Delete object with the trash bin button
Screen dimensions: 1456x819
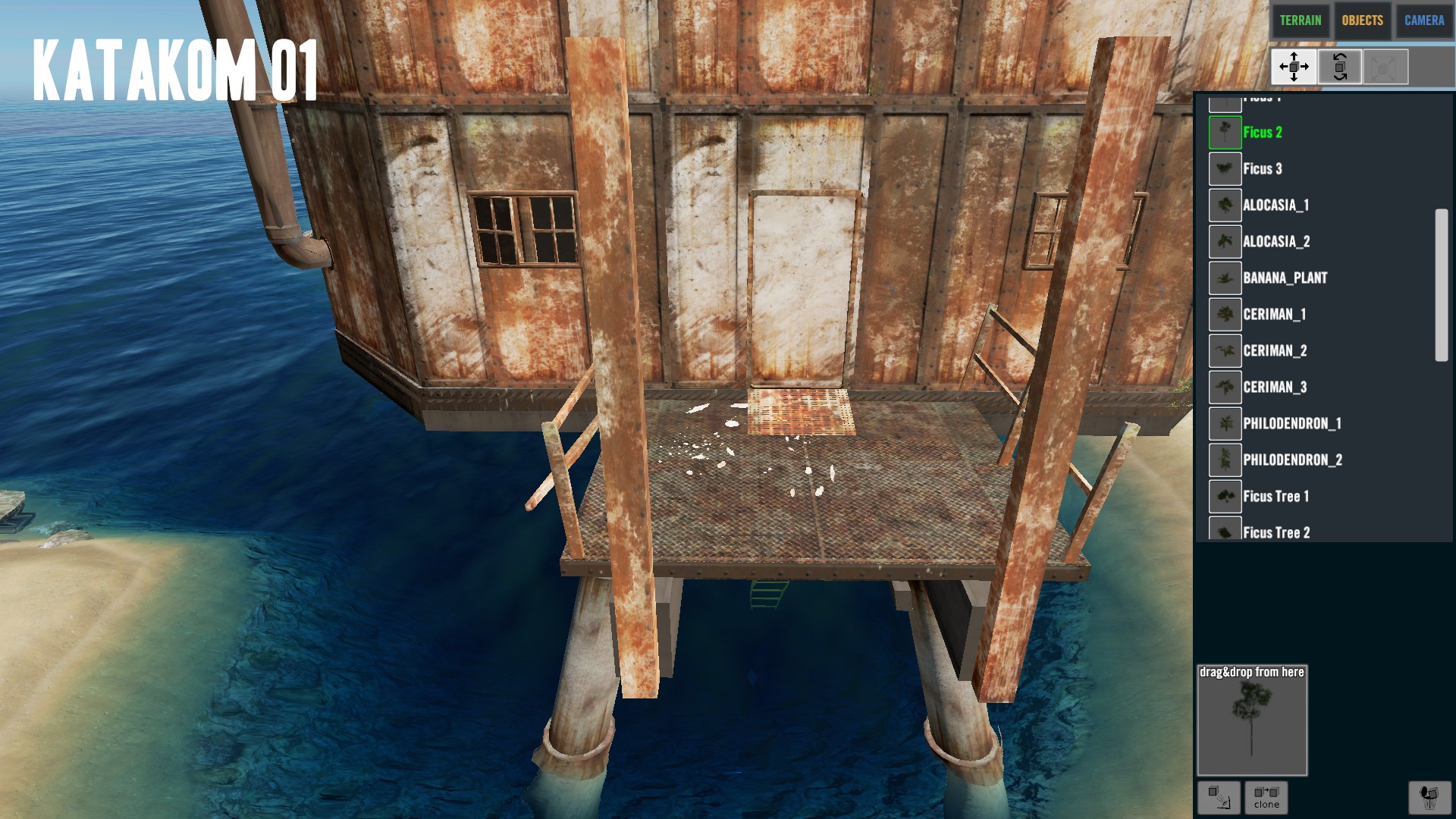pyautogui.click(x=1429, y=797)
